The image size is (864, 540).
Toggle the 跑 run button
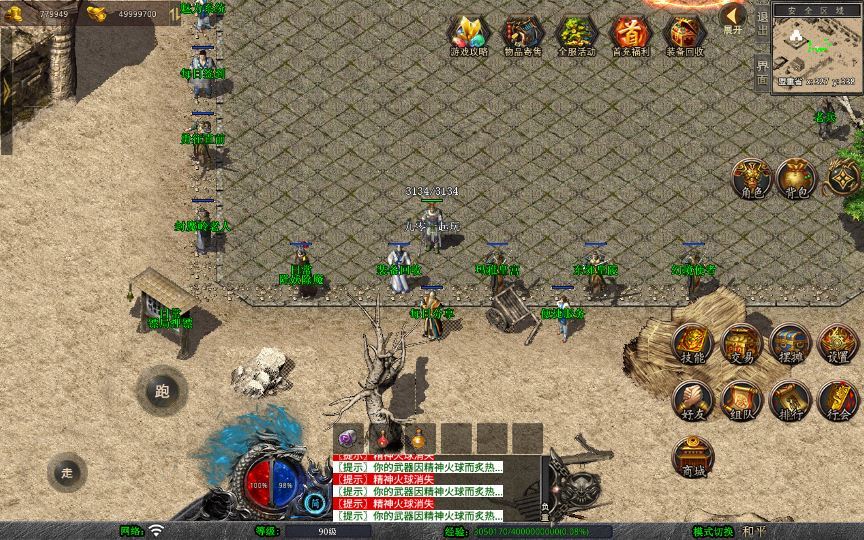(x=162, y=391)
